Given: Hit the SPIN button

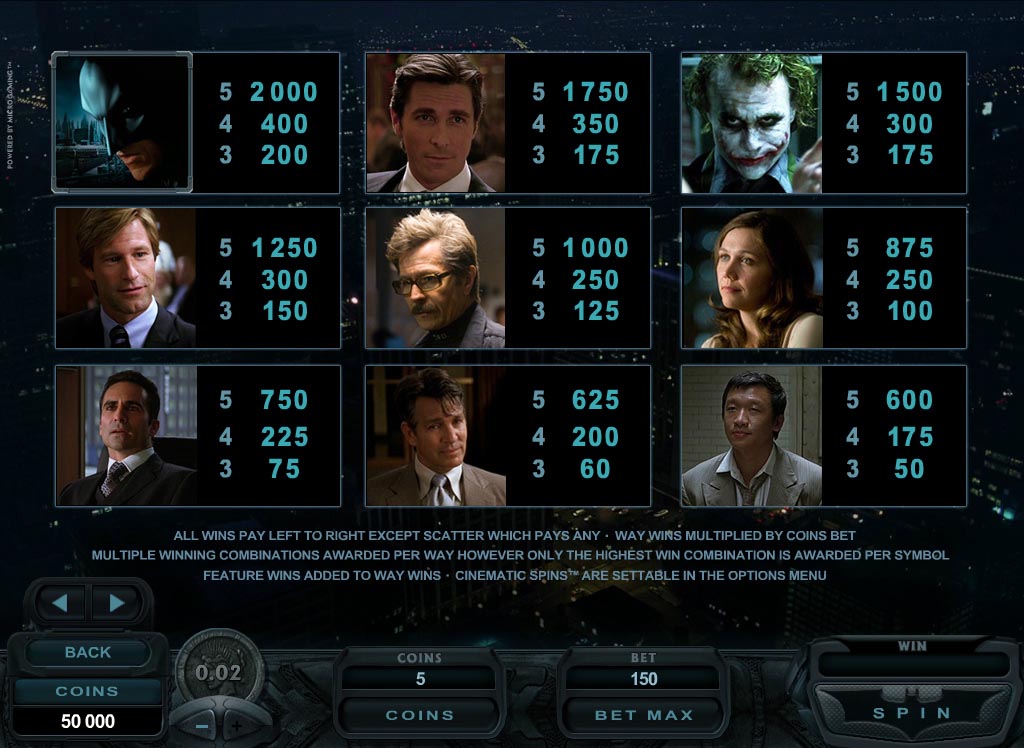Looking at the screenshot, I should 912,713.
